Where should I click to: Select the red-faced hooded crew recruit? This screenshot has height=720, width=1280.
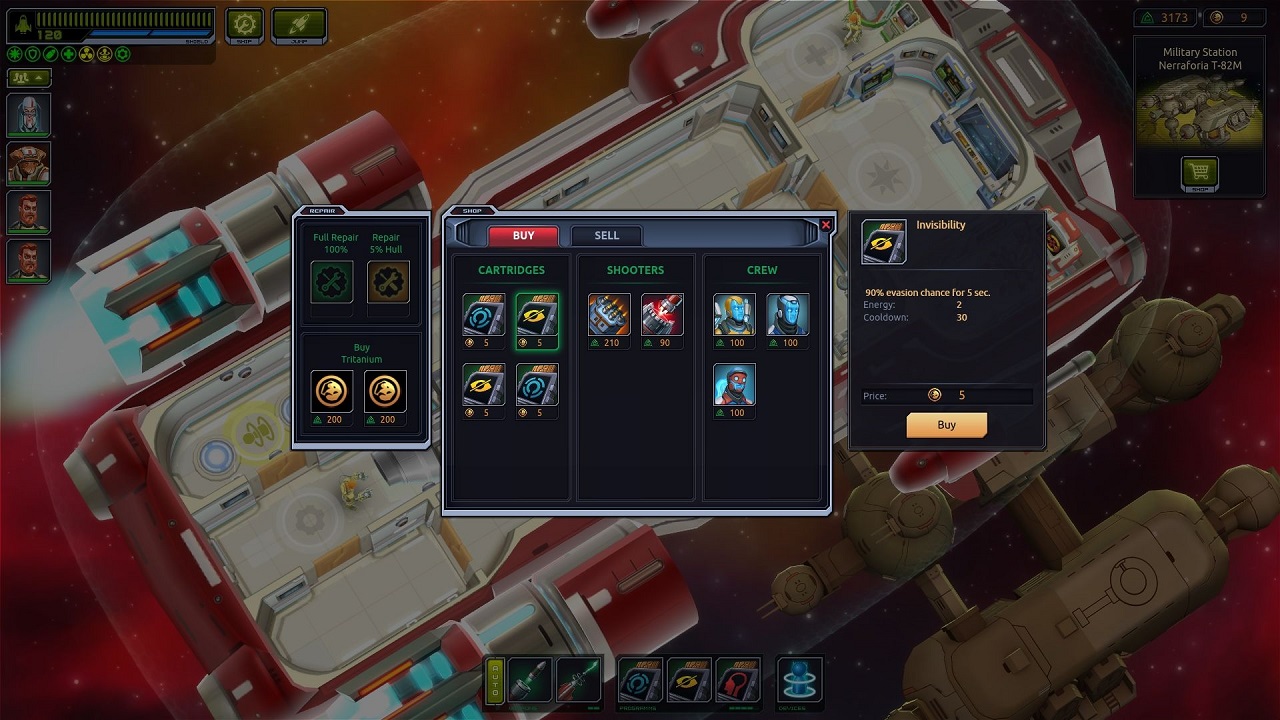coord(734,385)
